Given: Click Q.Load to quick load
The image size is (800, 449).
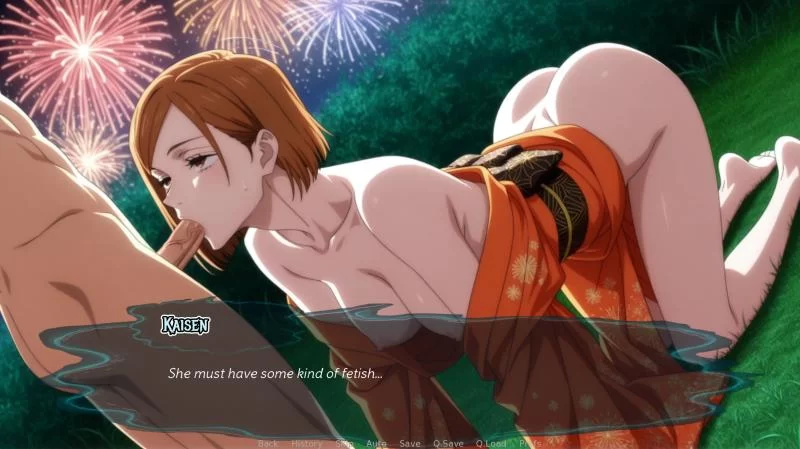Looking at the screenshot, I should click(491, 443).
